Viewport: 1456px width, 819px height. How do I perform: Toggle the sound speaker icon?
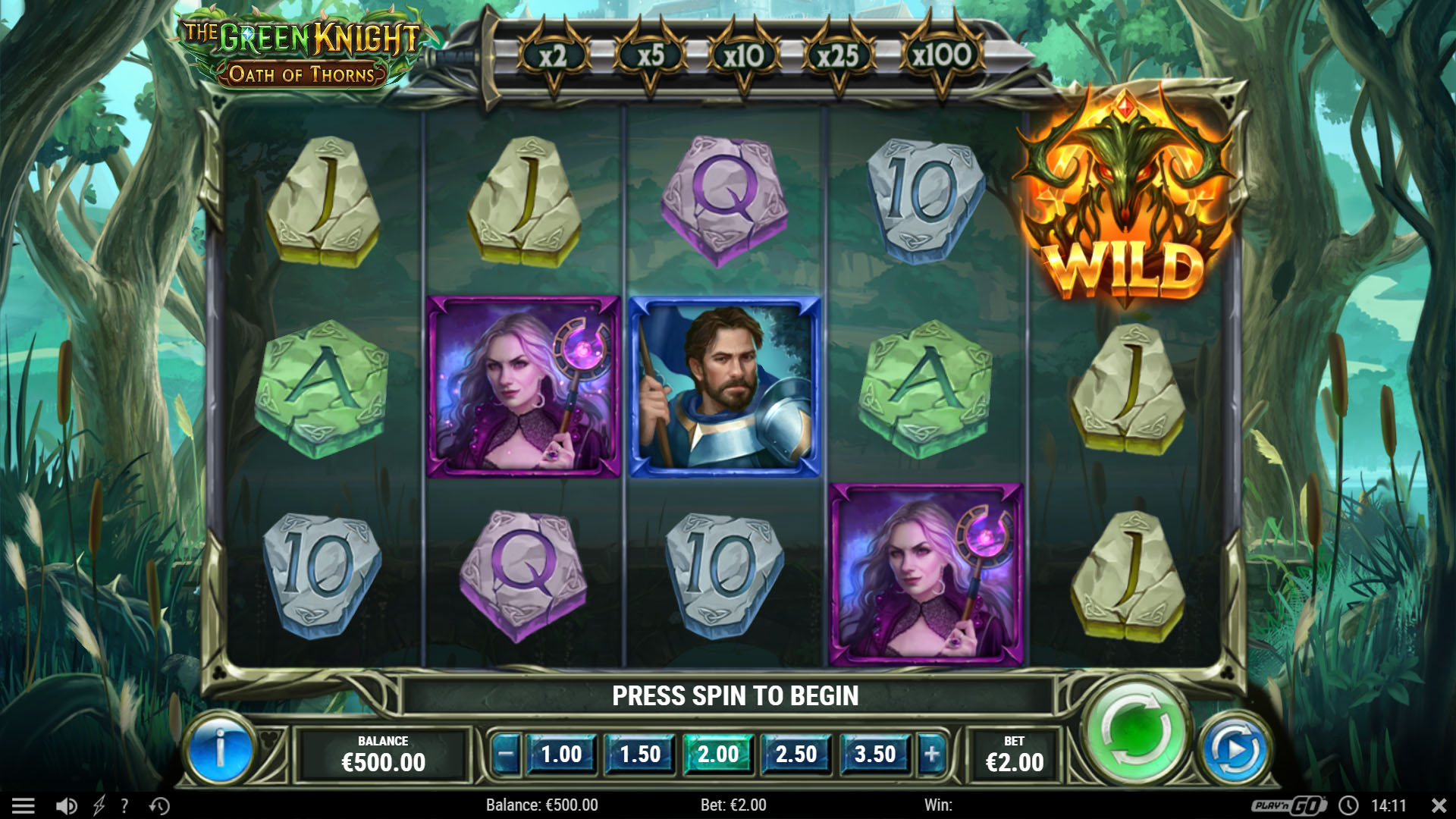pyautogui.click(x=67, y=805)
